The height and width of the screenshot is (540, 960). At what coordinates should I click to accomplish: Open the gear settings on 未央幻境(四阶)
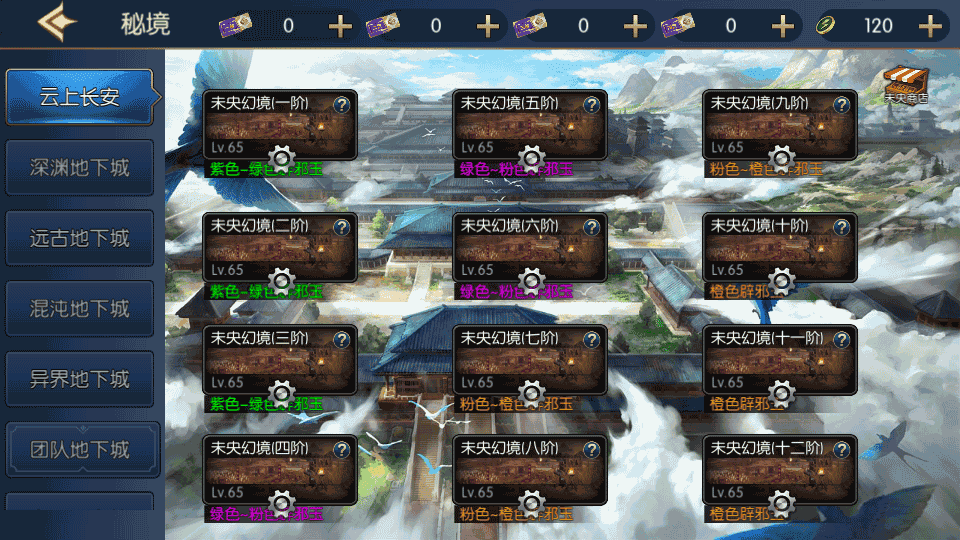[x=281, y=502]
